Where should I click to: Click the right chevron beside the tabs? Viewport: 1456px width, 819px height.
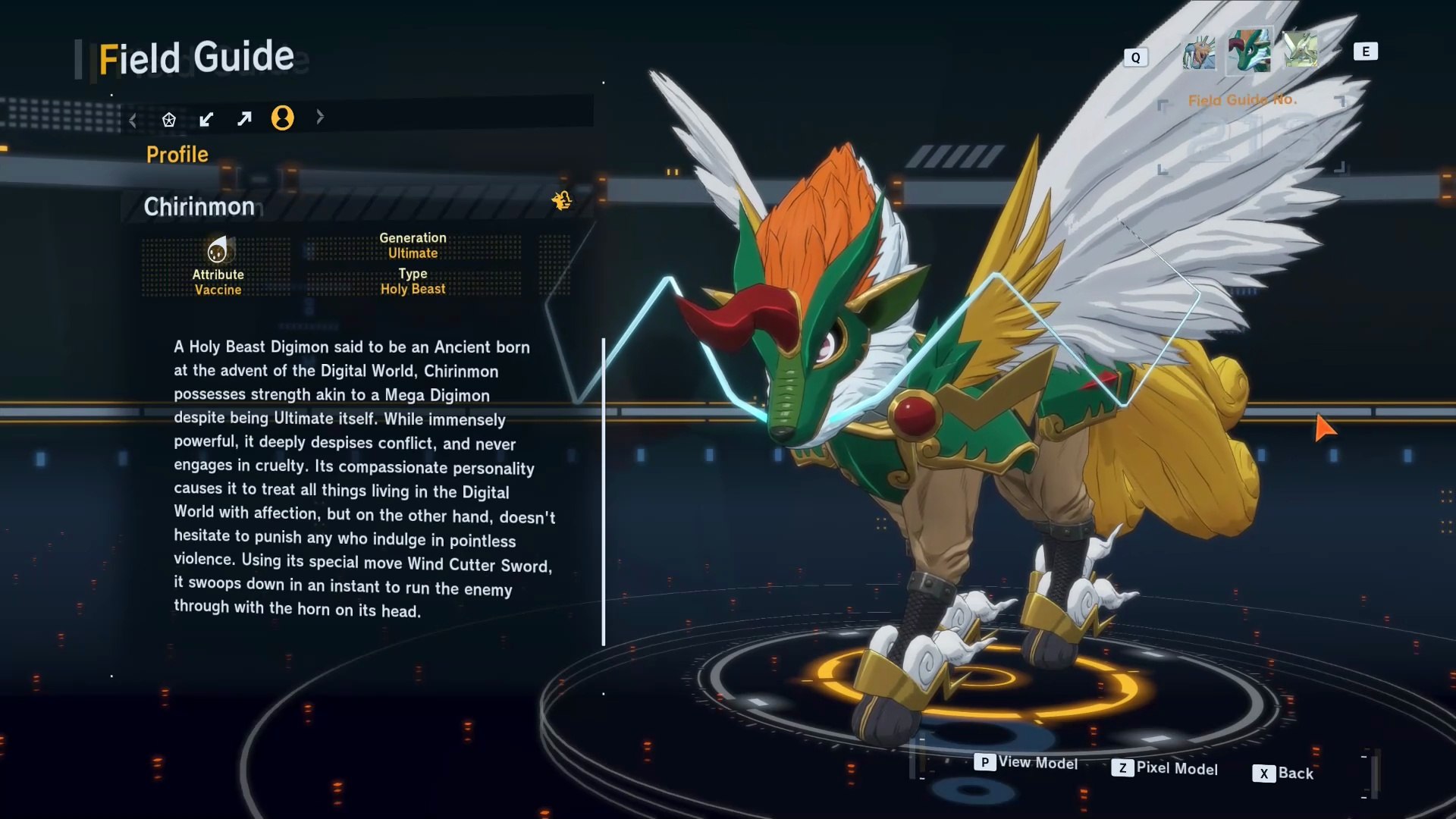[x=320, y=117]
